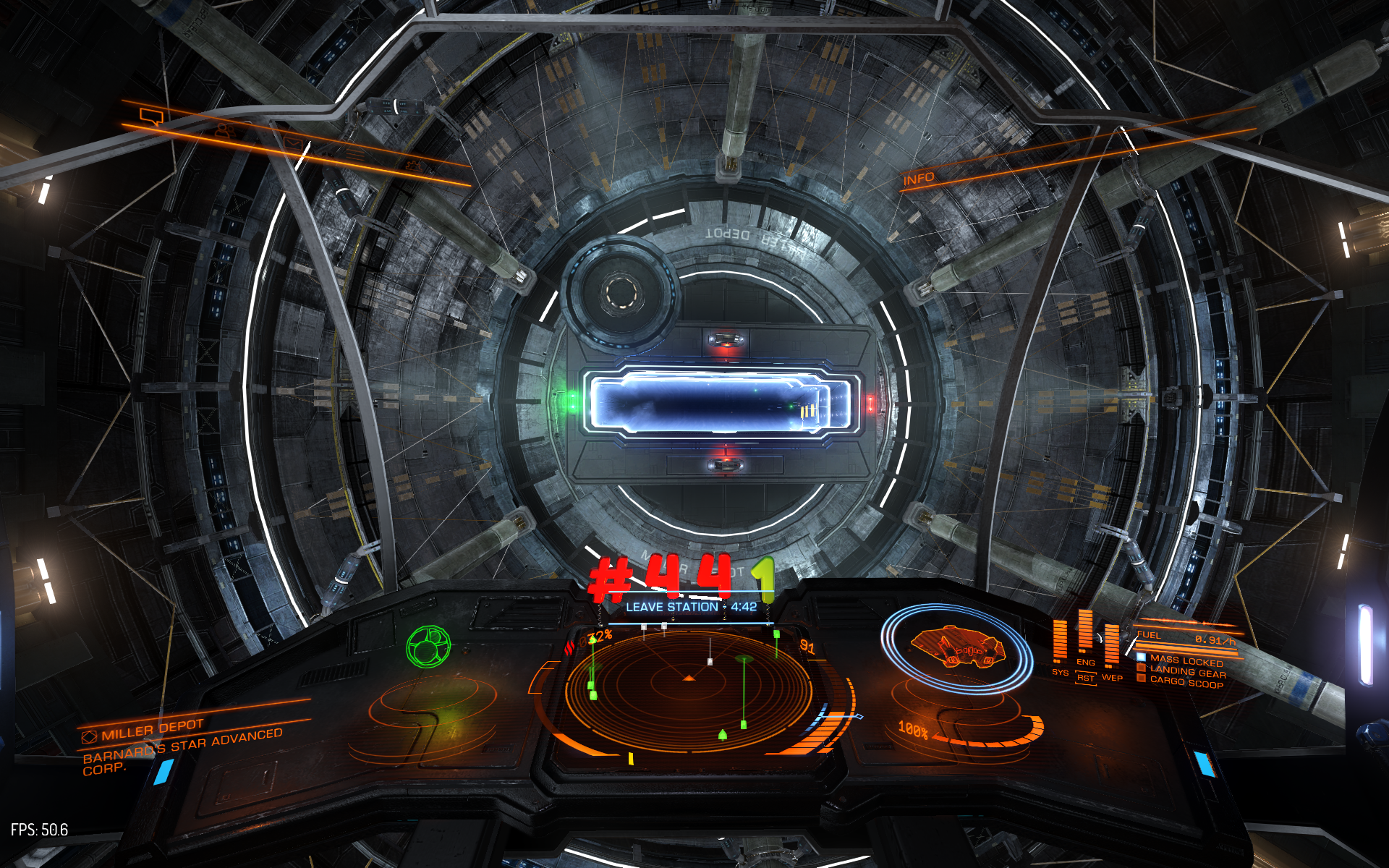The height and width of the screenshot is (868, 1389).
Task: Open the INFO panel
Action: (918, 179)
